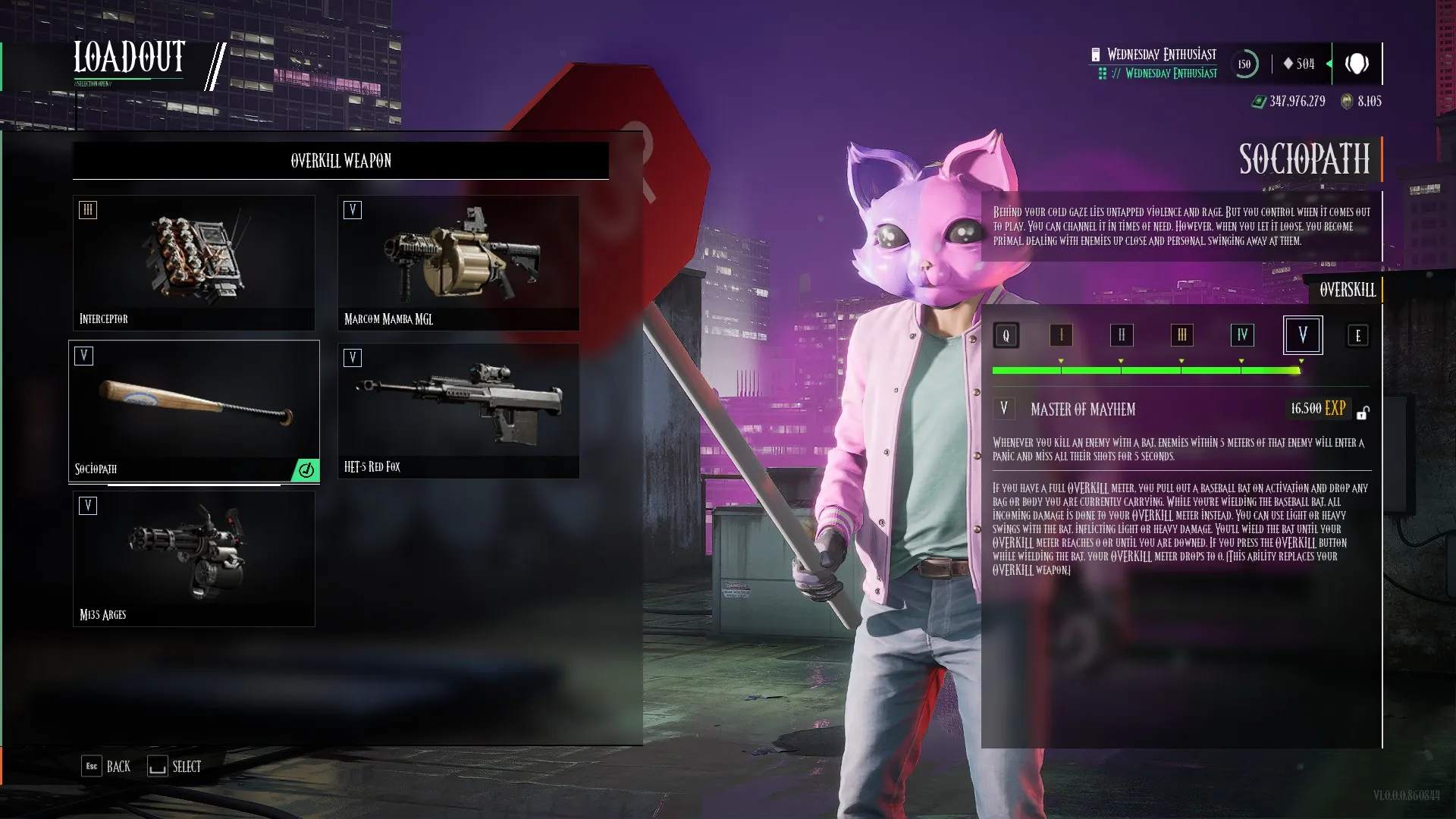Image resolution: width=1456 pixels, height=819 pixels.
Task: Click the Back button
Action: 106,766
